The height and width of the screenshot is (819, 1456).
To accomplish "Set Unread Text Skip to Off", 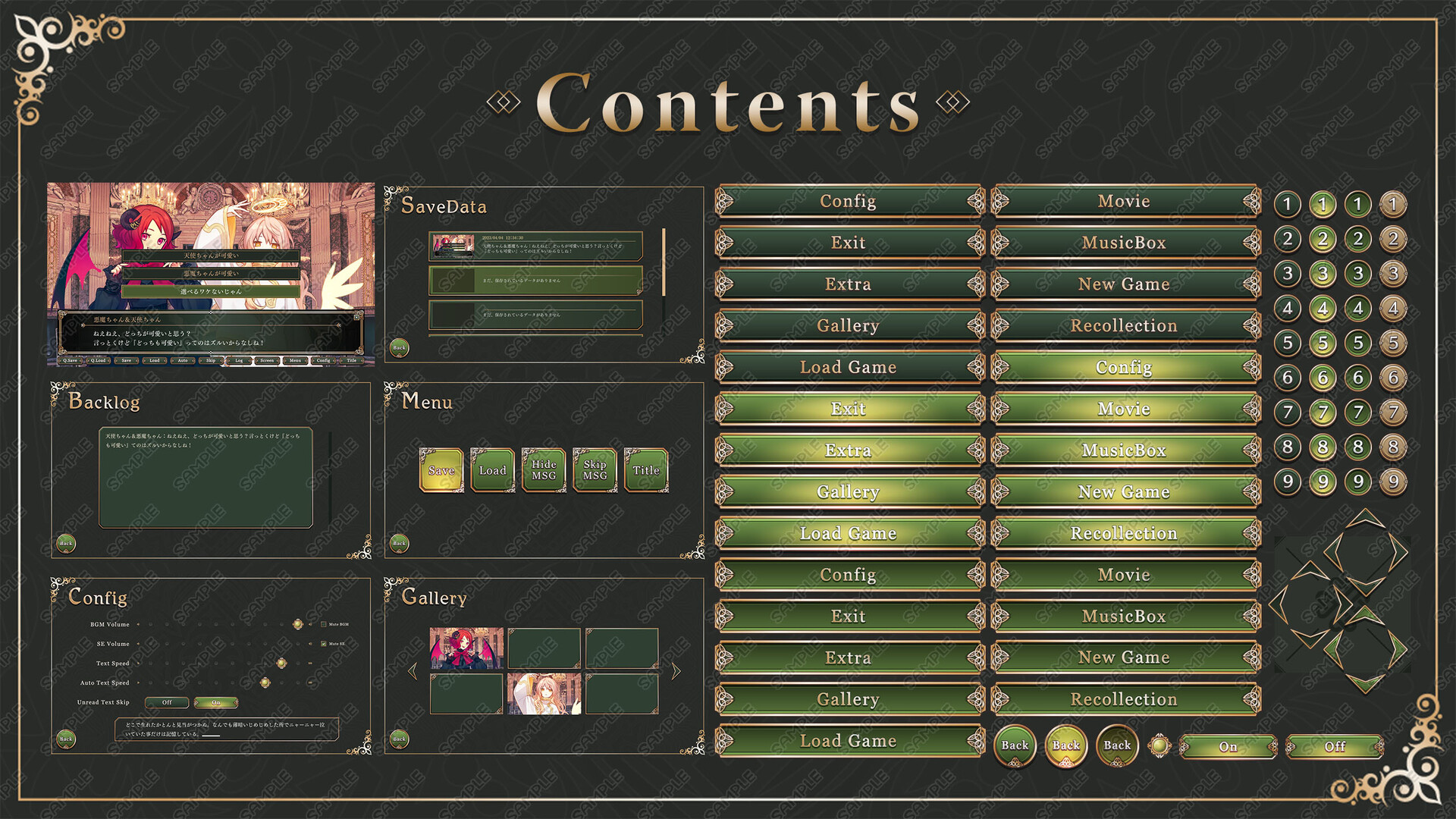I will [167, 702].
